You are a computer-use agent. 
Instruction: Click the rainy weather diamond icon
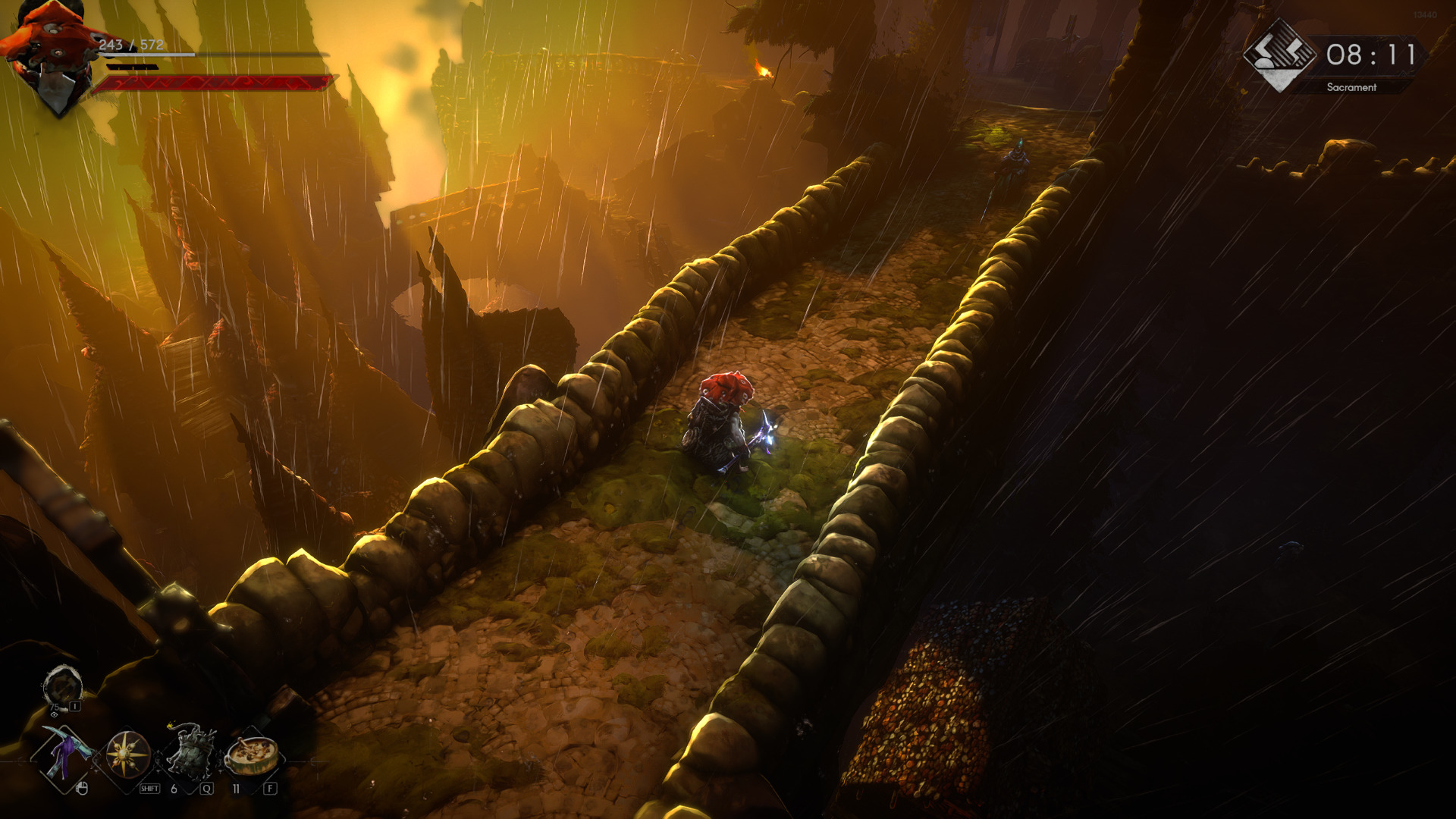tap(1280, 55)
